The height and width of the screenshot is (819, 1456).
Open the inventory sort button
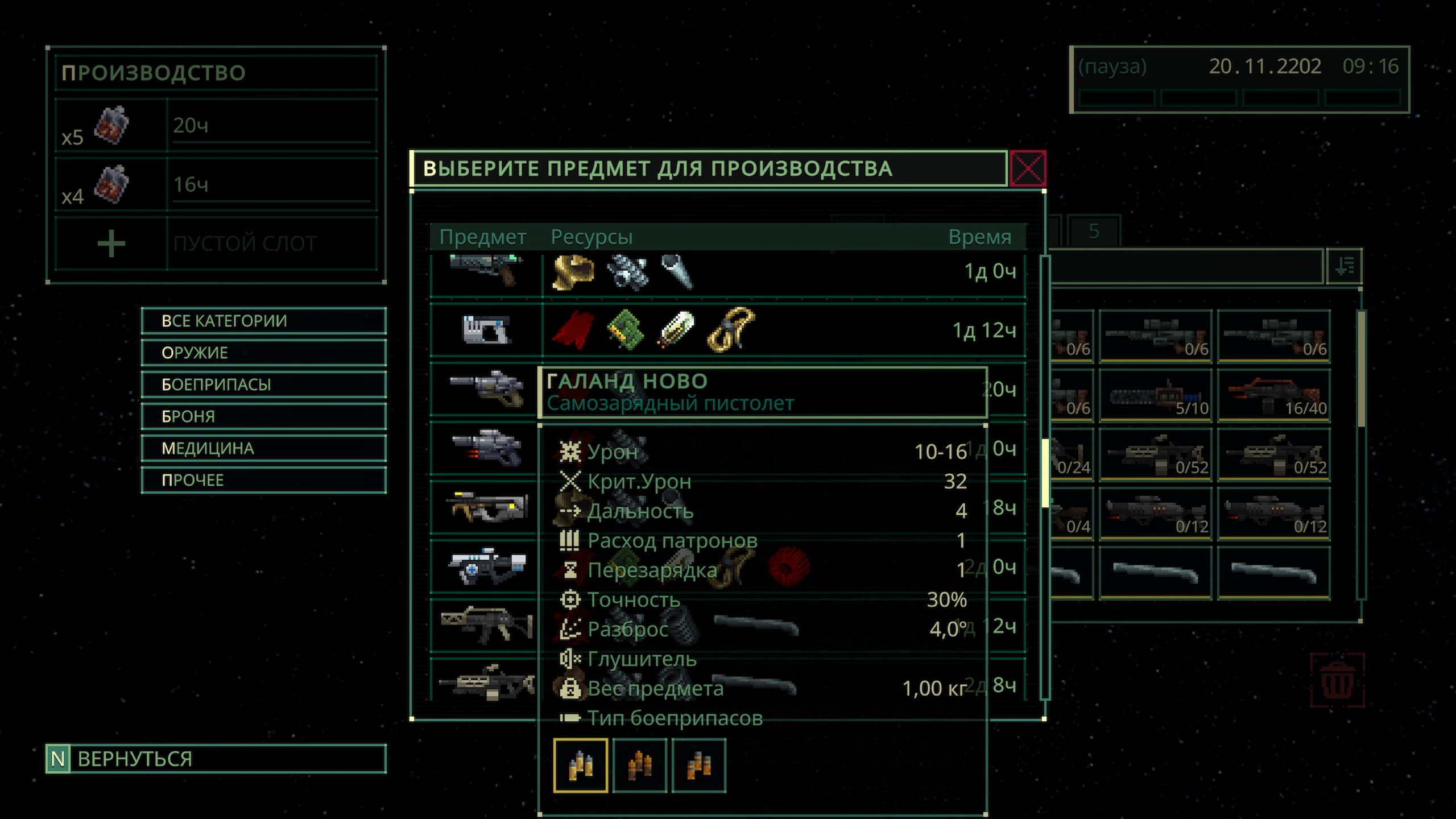click(x=1344, y=266)
